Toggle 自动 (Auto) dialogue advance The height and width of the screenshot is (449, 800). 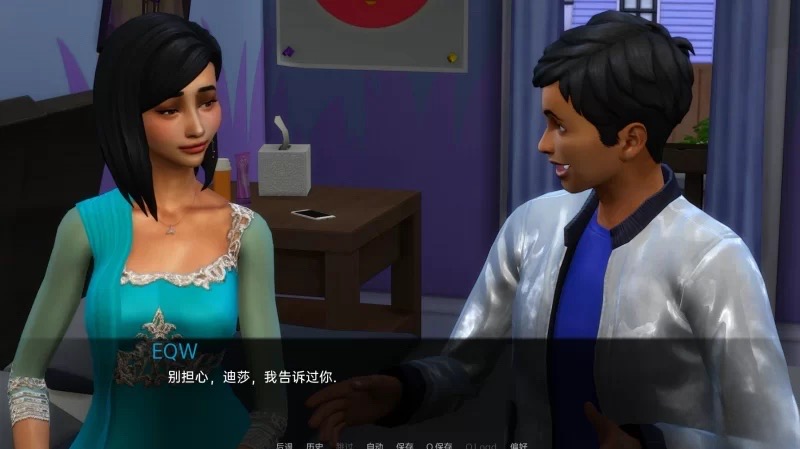pyautogui.click(x=374, y=444)
